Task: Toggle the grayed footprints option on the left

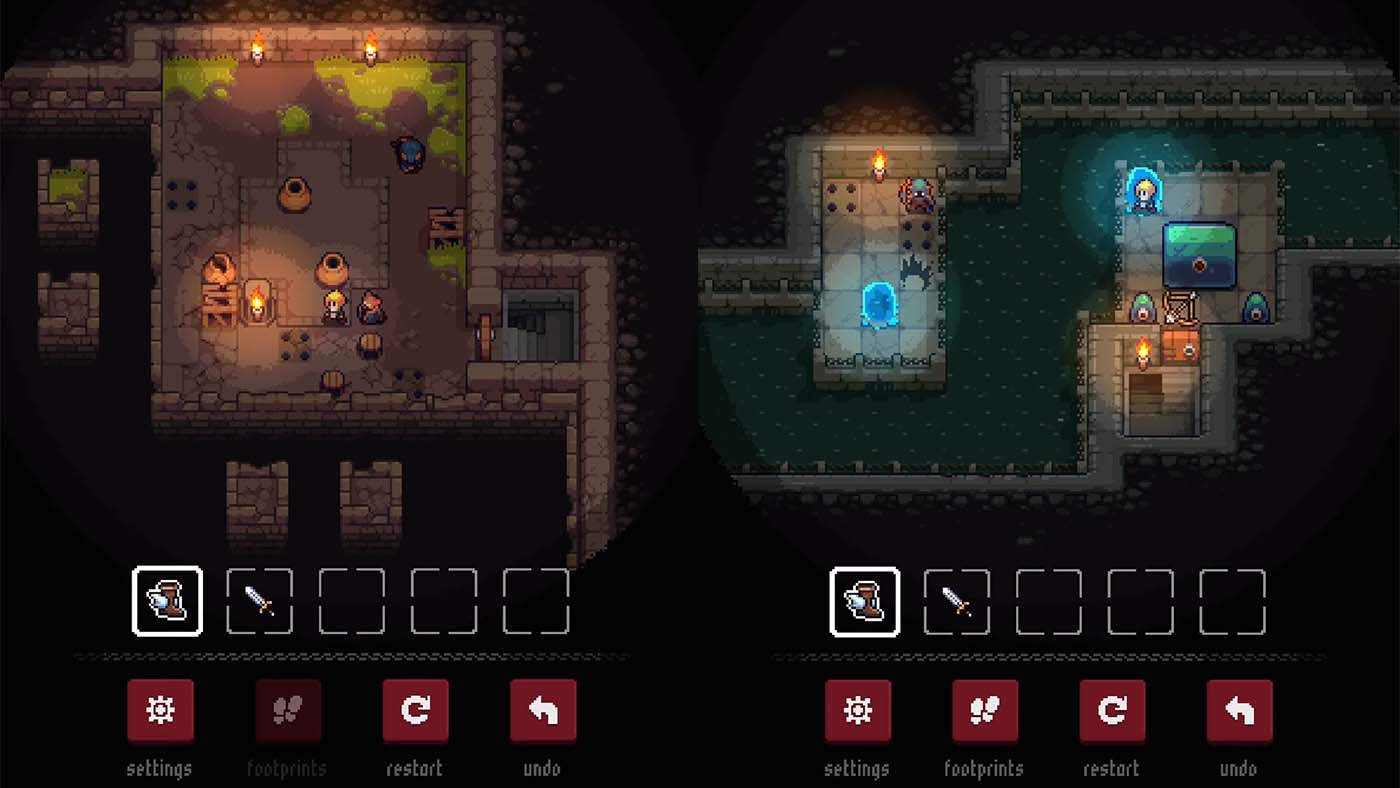Action: point(287,710)
